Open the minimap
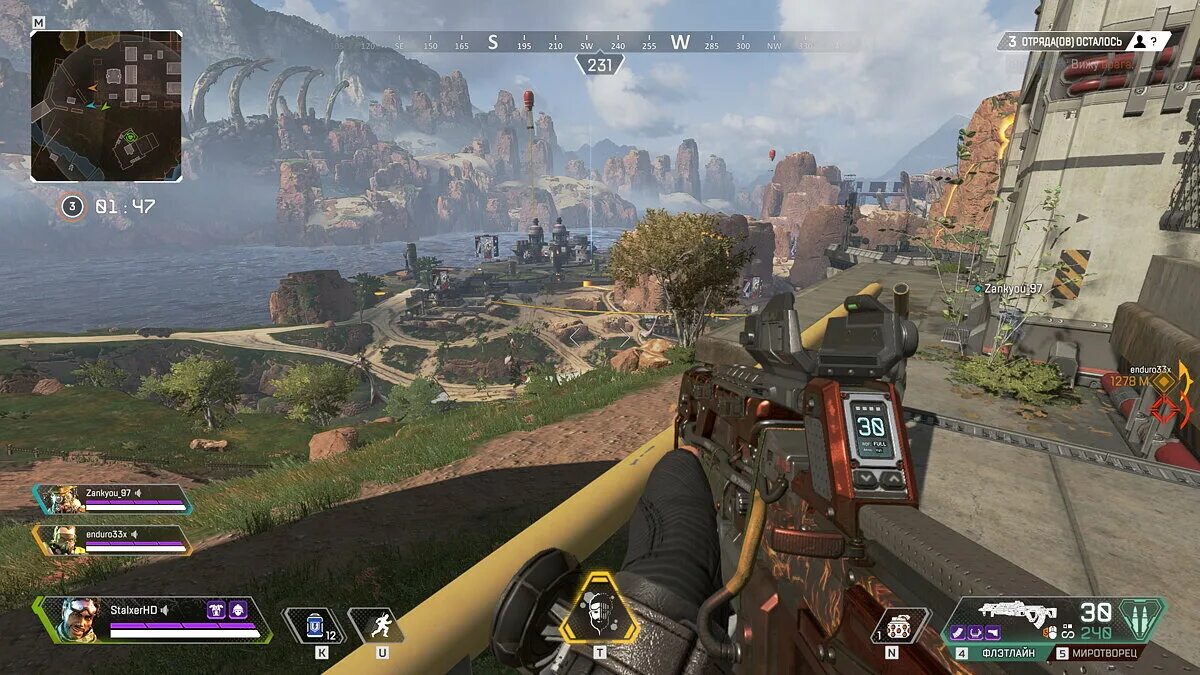The height and width of the screenshot is (675, 1200). pos(106,105)
